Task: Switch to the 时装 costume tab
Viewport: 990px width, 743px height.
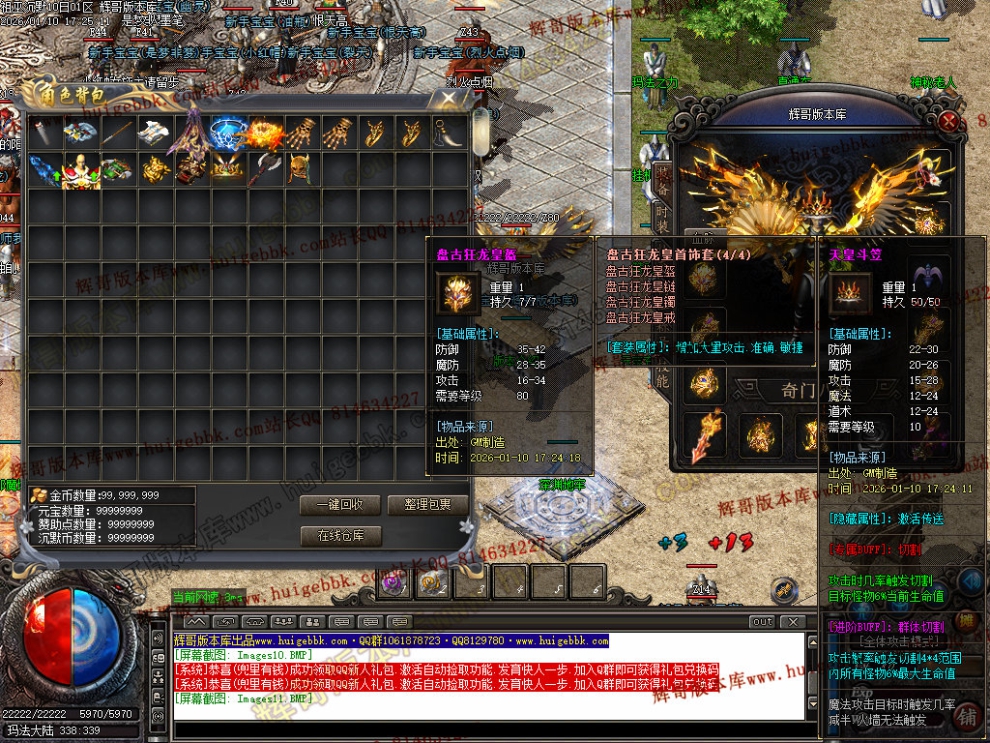Action: coord(663,220)
